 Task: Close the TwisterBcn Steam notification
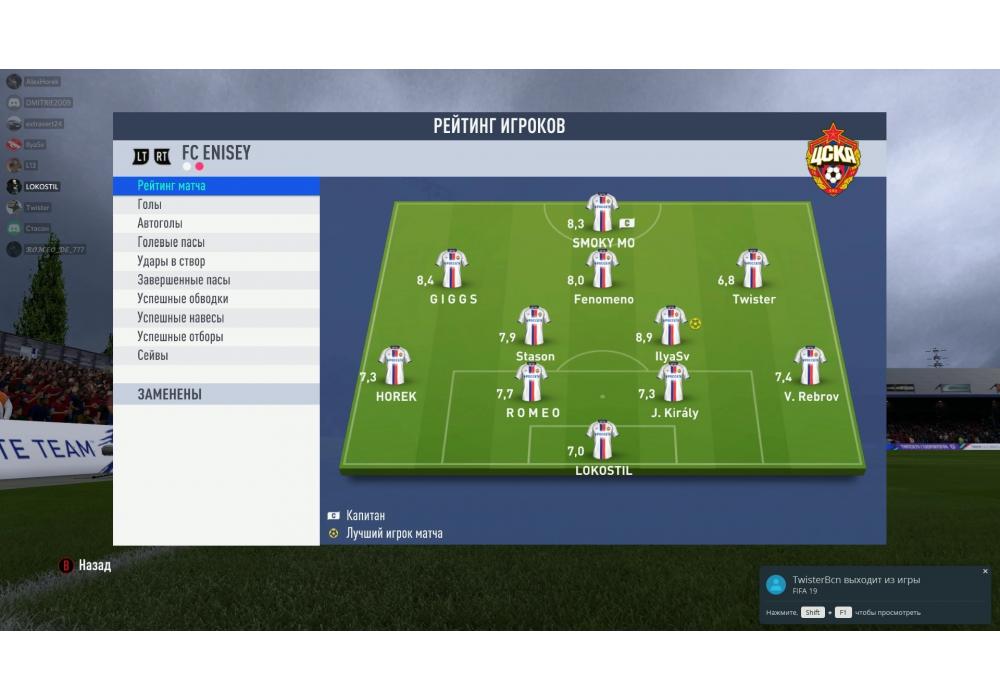tap(985, 571)
